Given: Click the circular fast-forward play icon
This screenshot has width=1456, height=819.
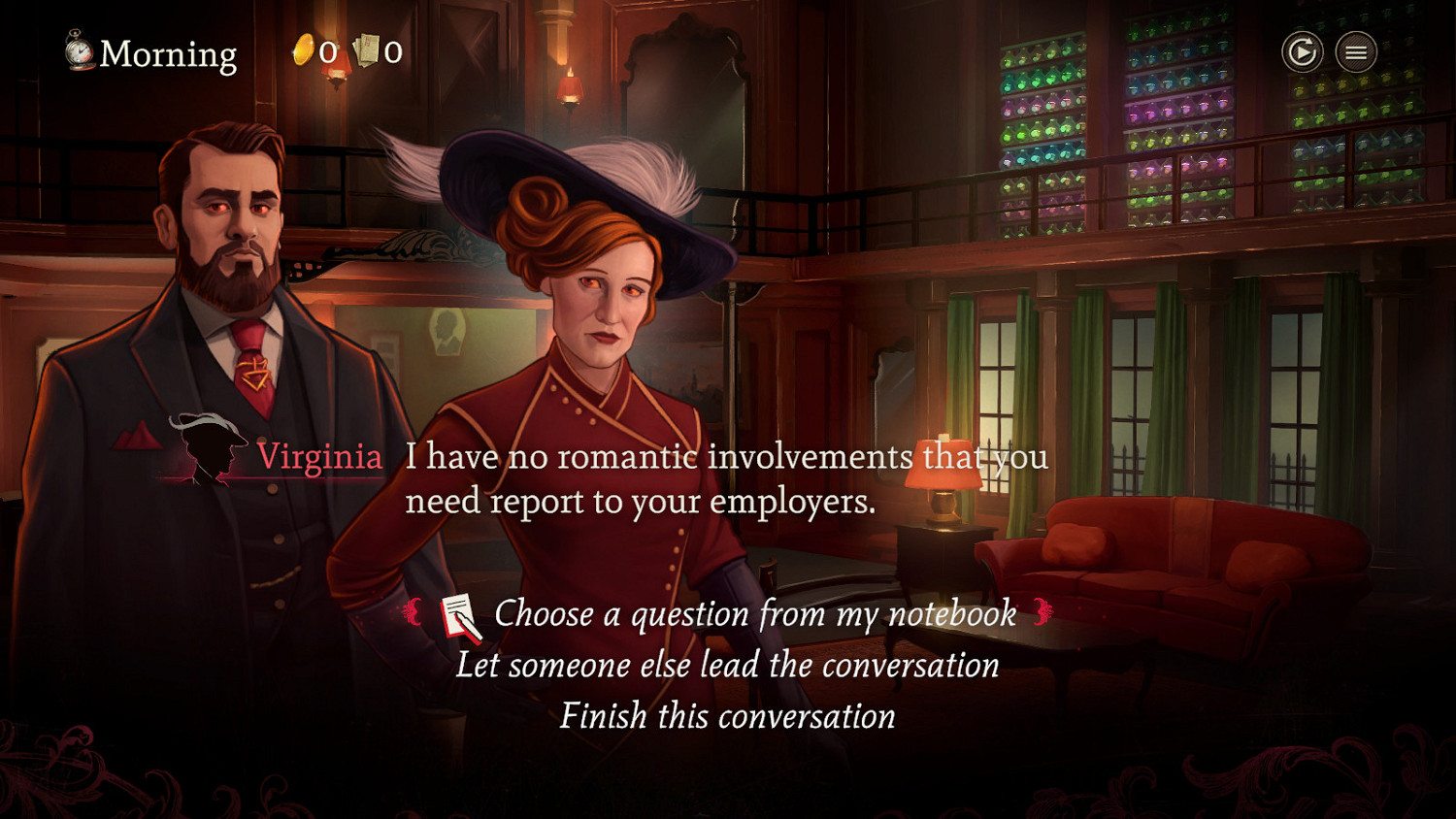Looking at the screenshot, I should click(x=1302, y=52).
